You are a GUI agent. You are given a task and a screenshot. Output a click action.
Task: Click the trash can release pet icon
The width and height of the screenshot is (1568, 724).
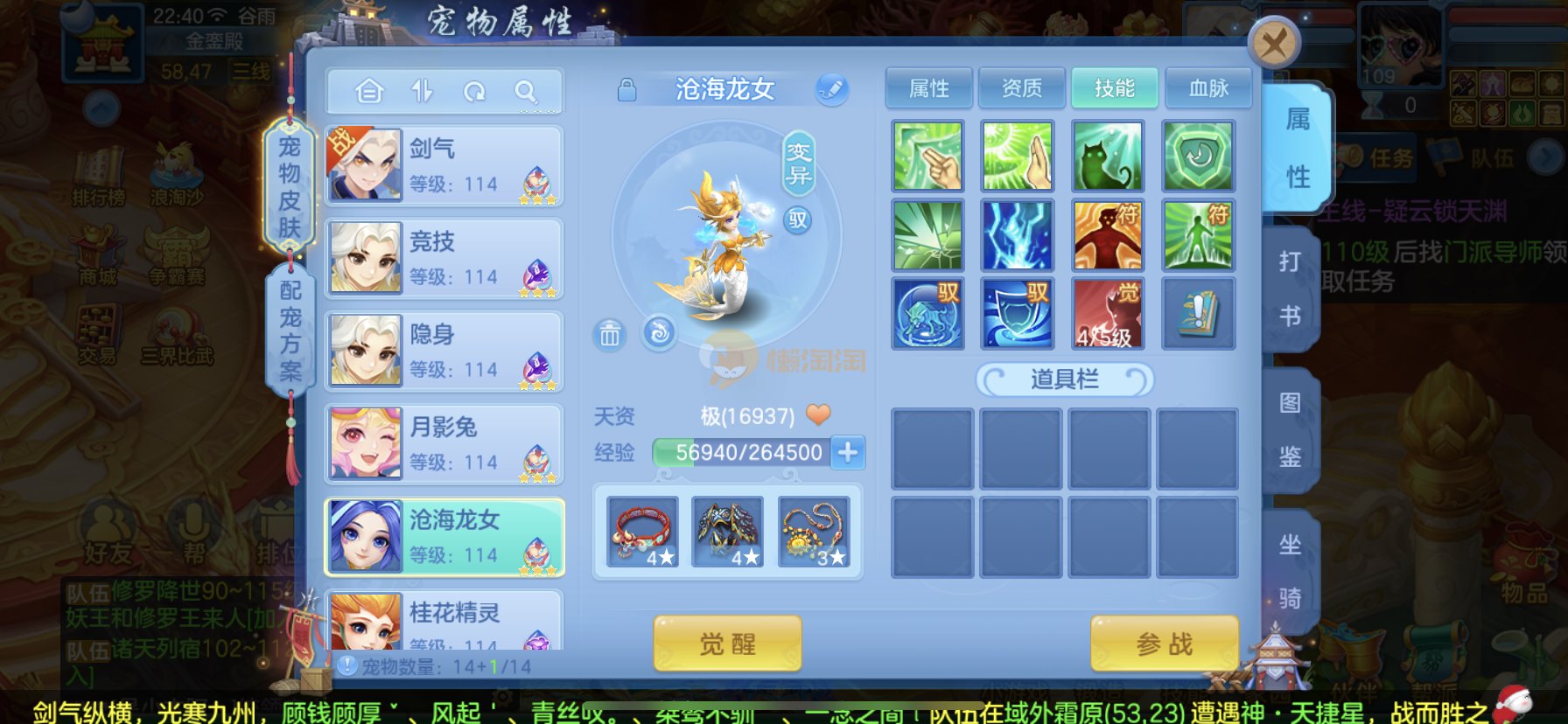[610, 334]
